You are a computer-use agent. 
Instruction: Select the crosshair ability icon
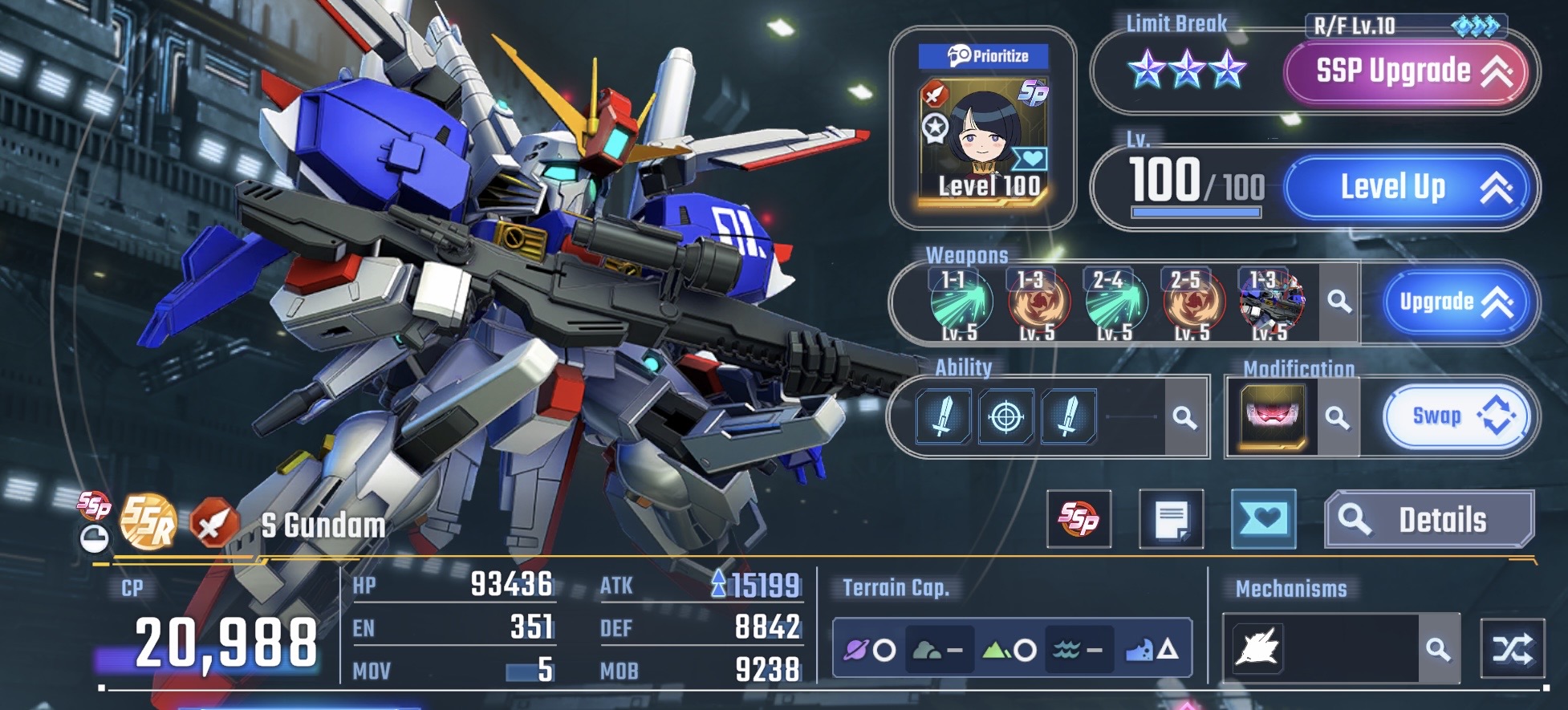(1005, 417)
